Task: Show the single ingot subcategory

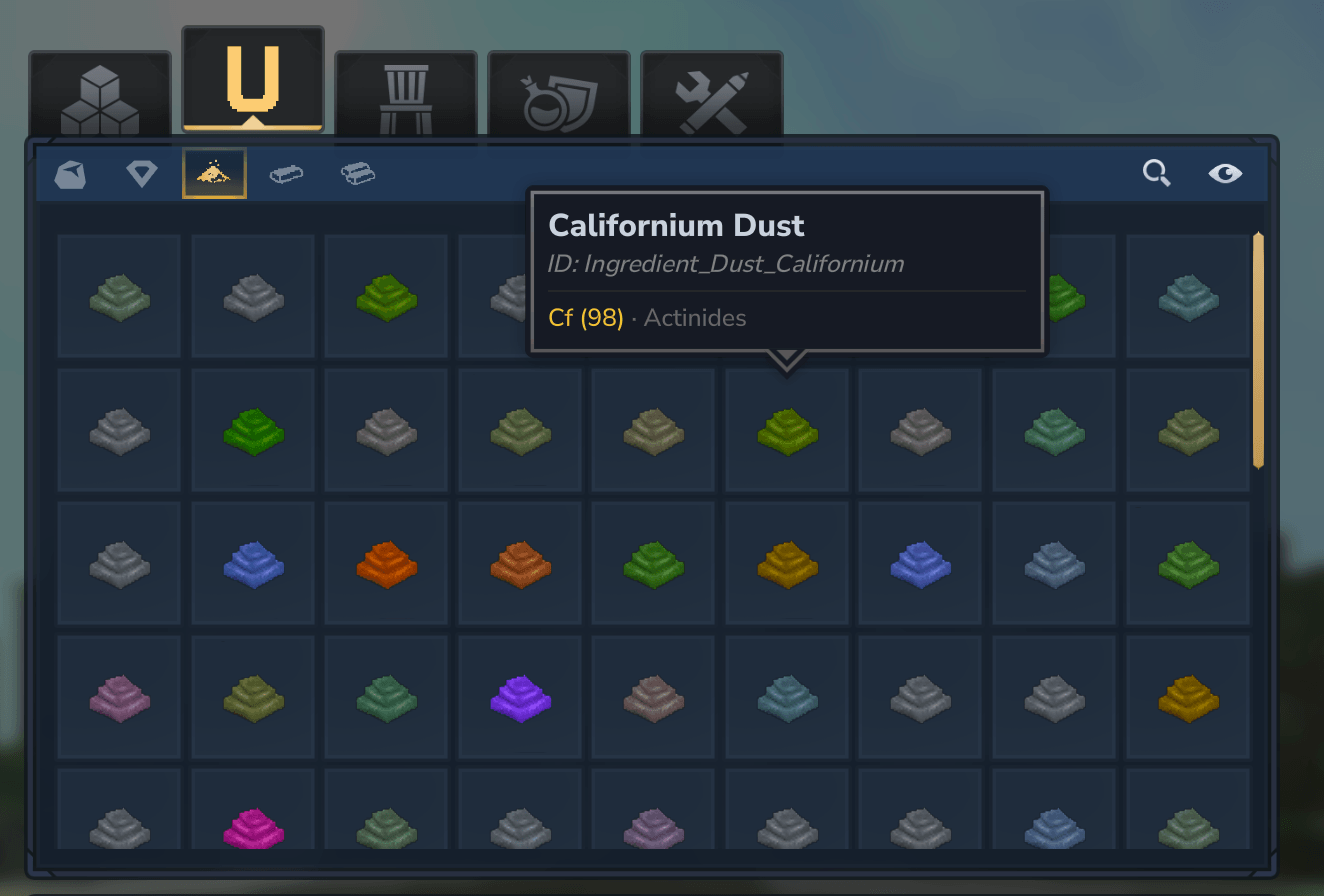Action: pyautogui.click(x=286, y=174)
